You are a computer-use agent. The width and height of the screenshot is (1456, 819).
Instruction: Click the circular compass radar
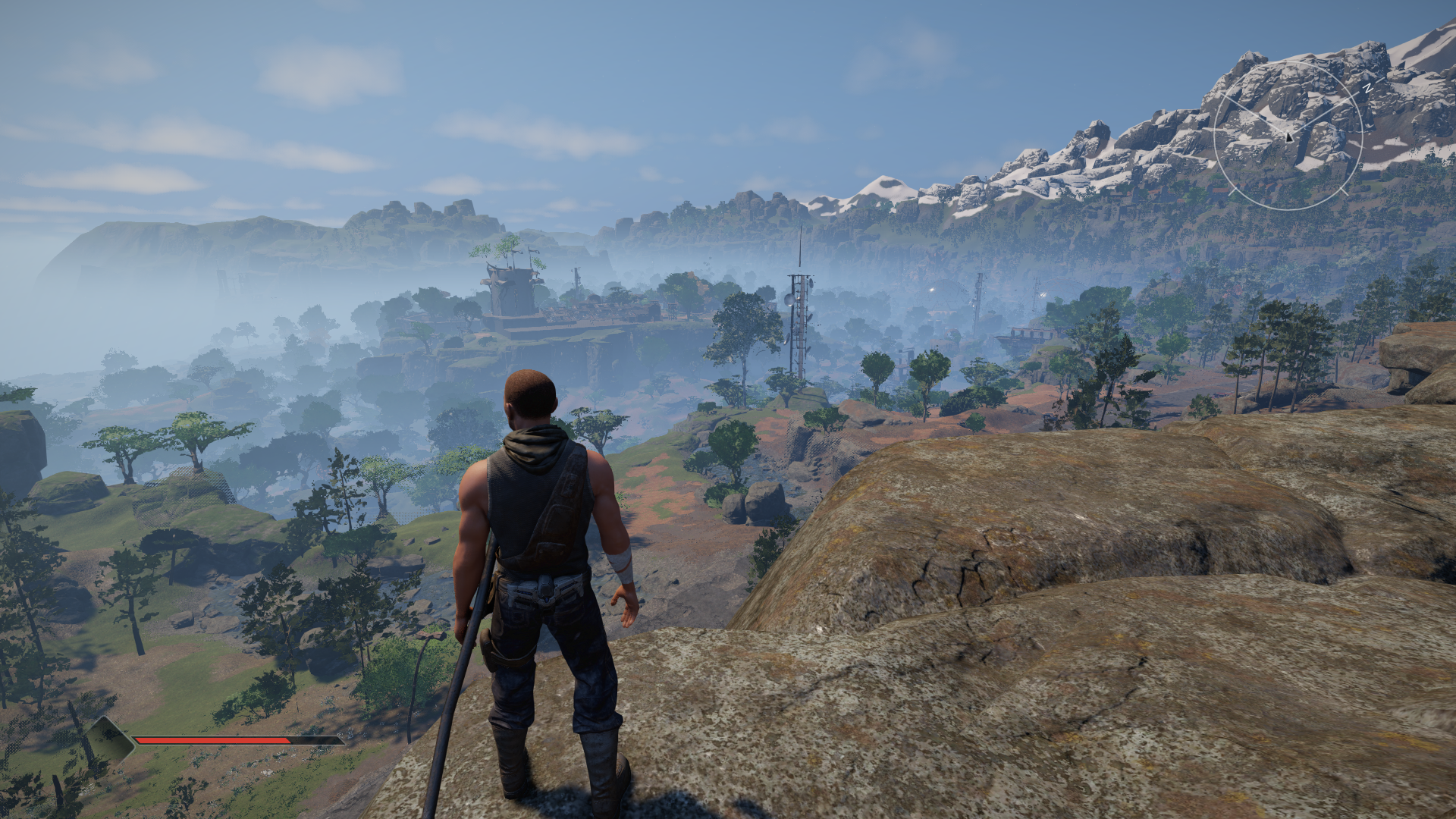tap(1288, 136)
